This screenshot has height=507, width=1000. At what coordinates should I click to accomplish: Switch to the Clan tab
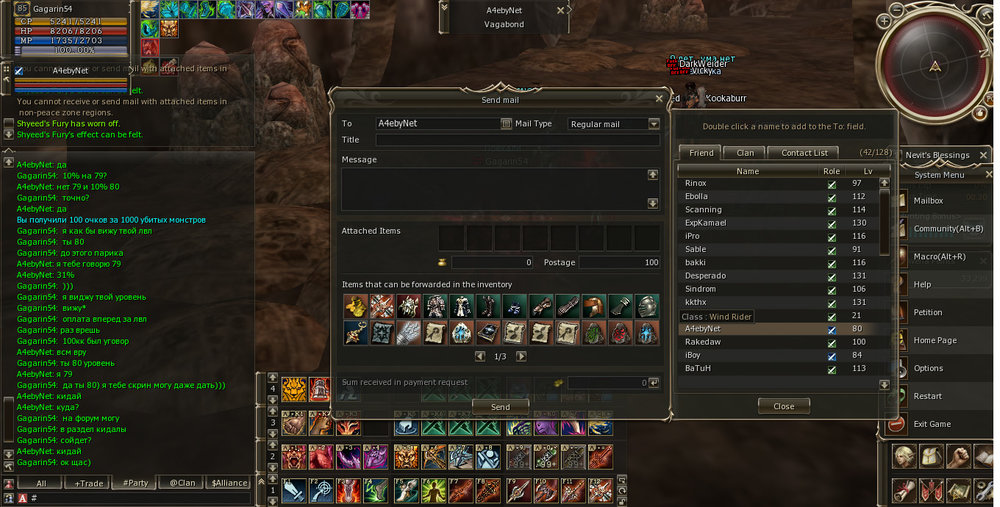click(x=745, y=153)
